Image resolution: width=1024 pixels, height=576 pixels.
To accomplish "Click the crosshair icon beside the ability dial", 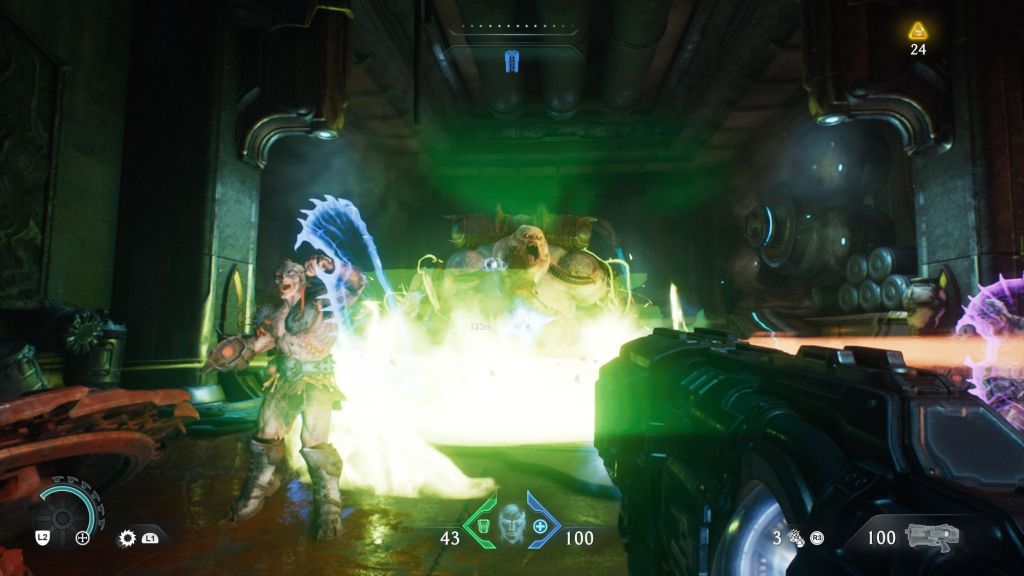I will [x=83, y=538].
